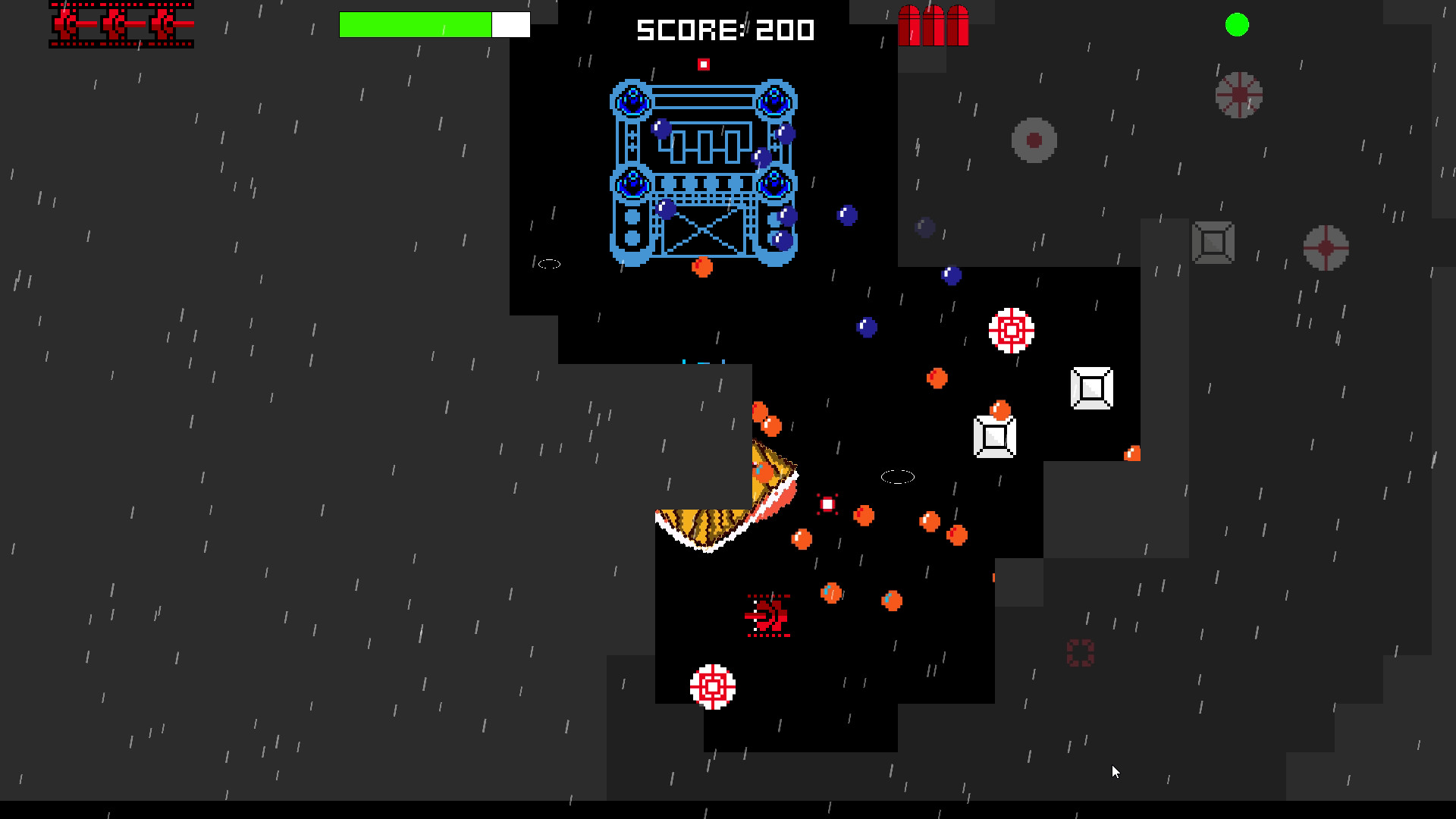The image size is (1456, 819).
Task: Click the second white square pickup nearby
Action: pos(993,437)
